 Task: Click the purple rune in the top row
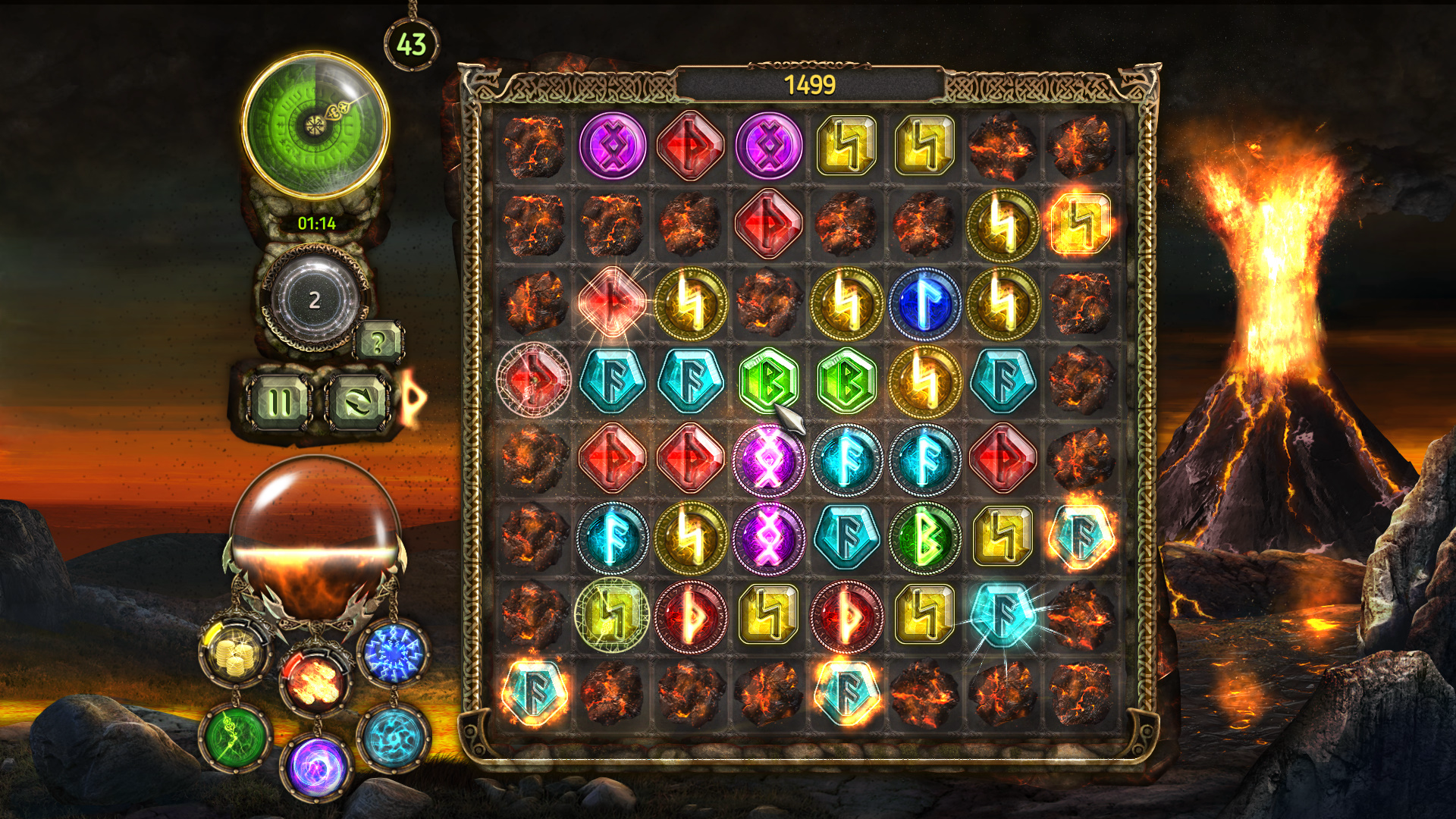[x=613, y=146]
